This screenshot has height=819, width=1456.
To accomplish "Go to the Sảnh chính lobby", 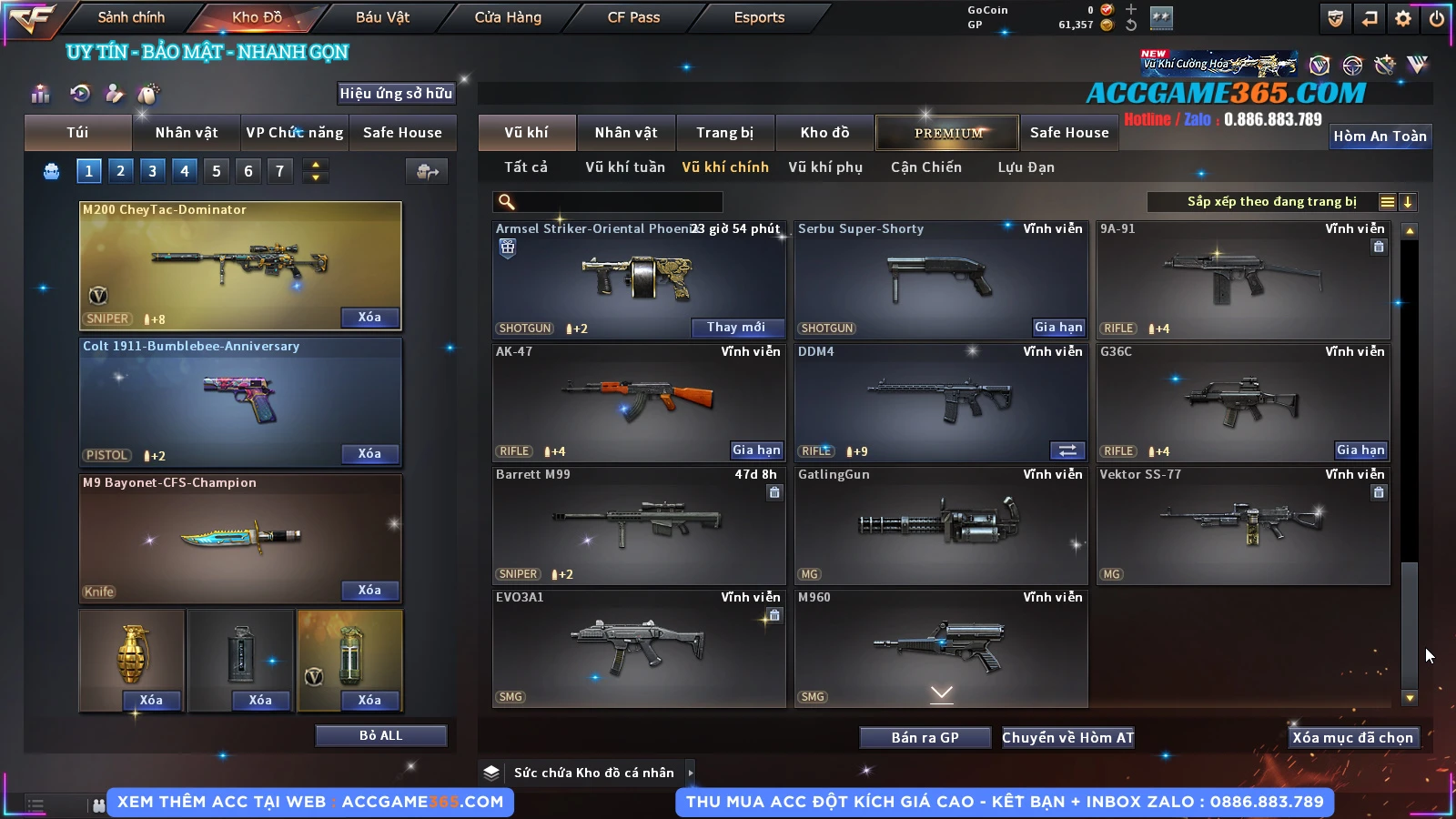I will pyautogui.click(x=131, y=17).
